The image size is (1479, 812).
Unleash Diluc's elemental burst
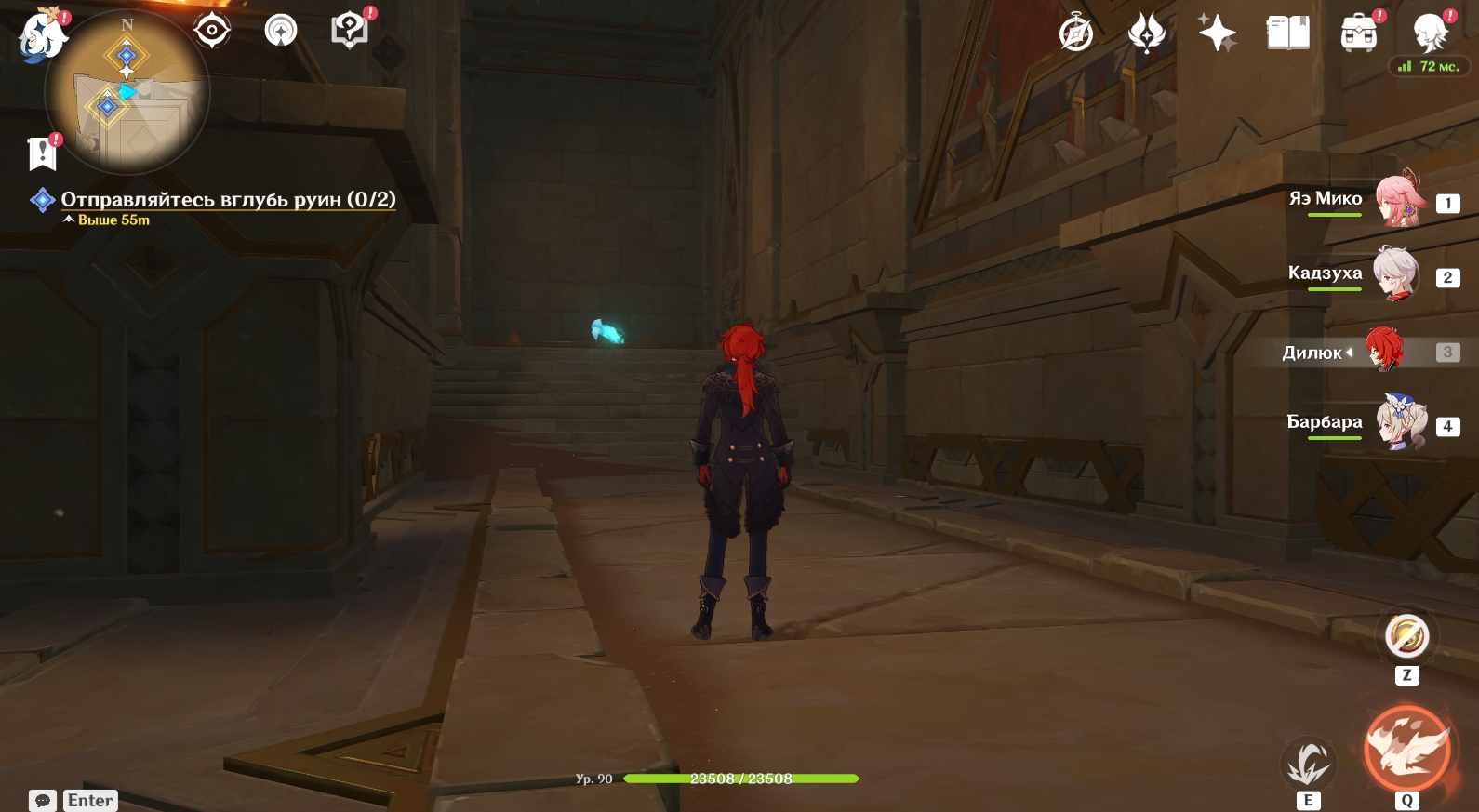pos(1406,750)
